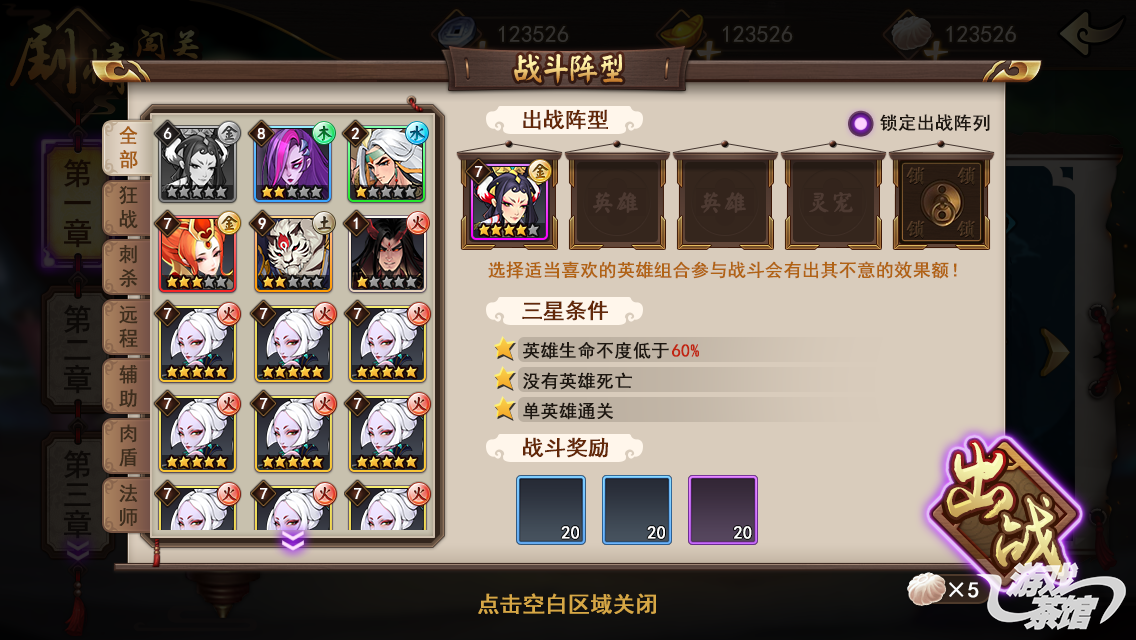Expand hero list with purple down arrows
Image resolution: width=1136 pixels, height=640 pixels.
[292, 541]
